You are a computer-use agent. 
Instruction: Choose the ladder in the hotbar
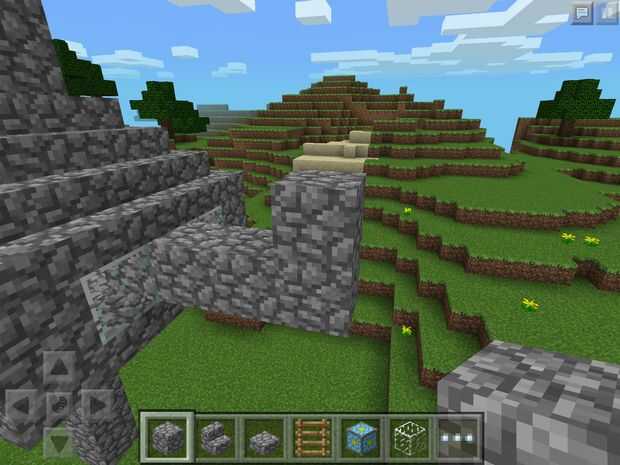[313, 437]
